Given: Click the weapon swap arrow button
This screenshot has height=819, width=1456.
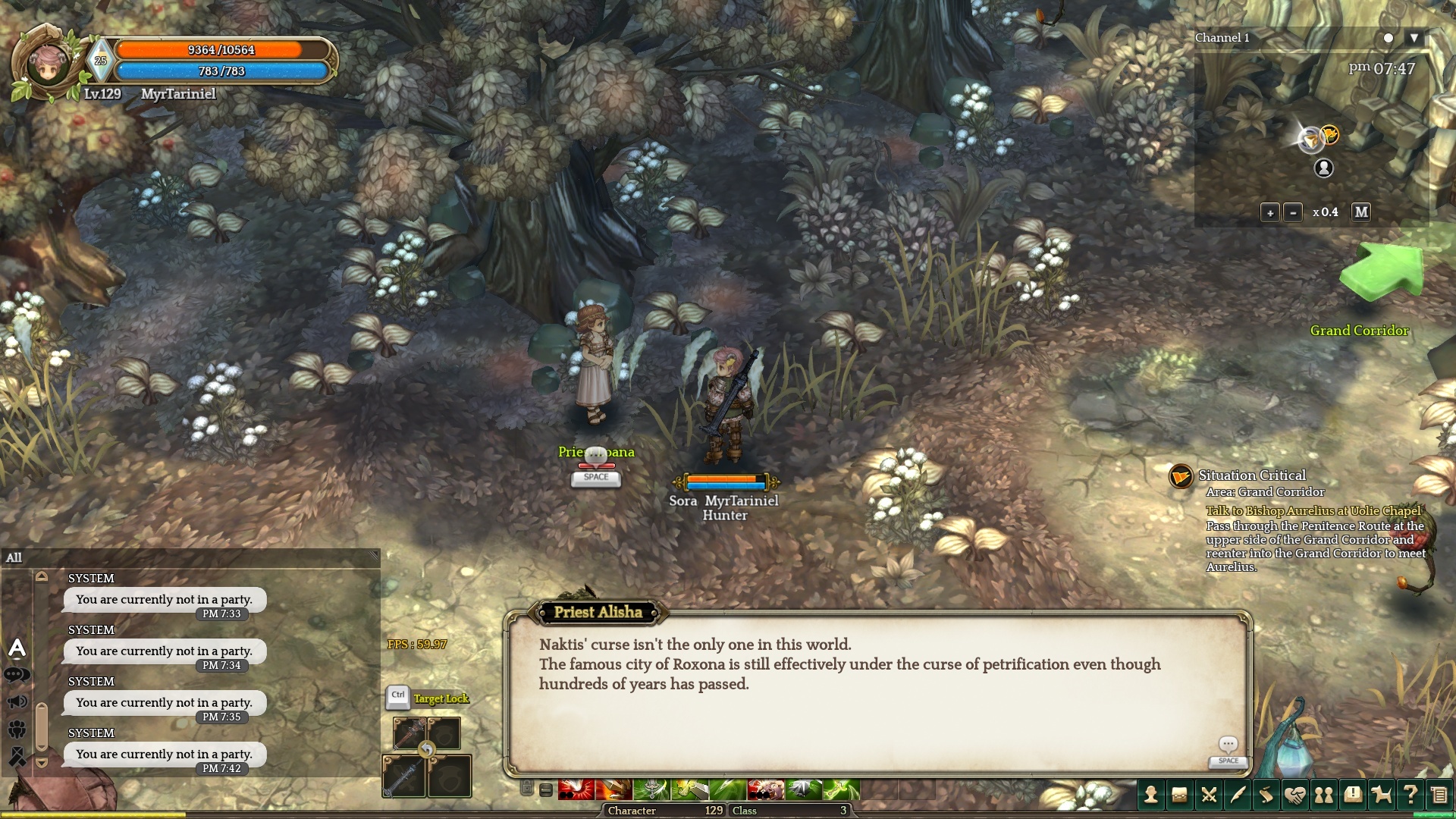Looking at the screenshot, I should coord(427,750).
